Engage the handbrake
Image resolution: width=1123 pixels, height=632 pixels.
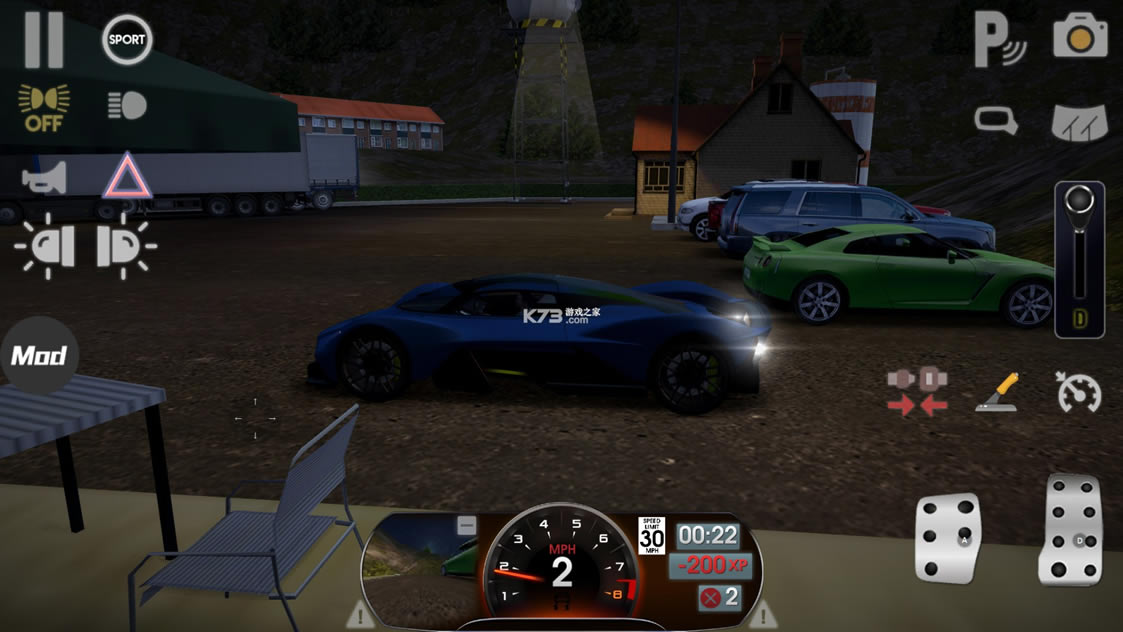[x=997, y=392]
